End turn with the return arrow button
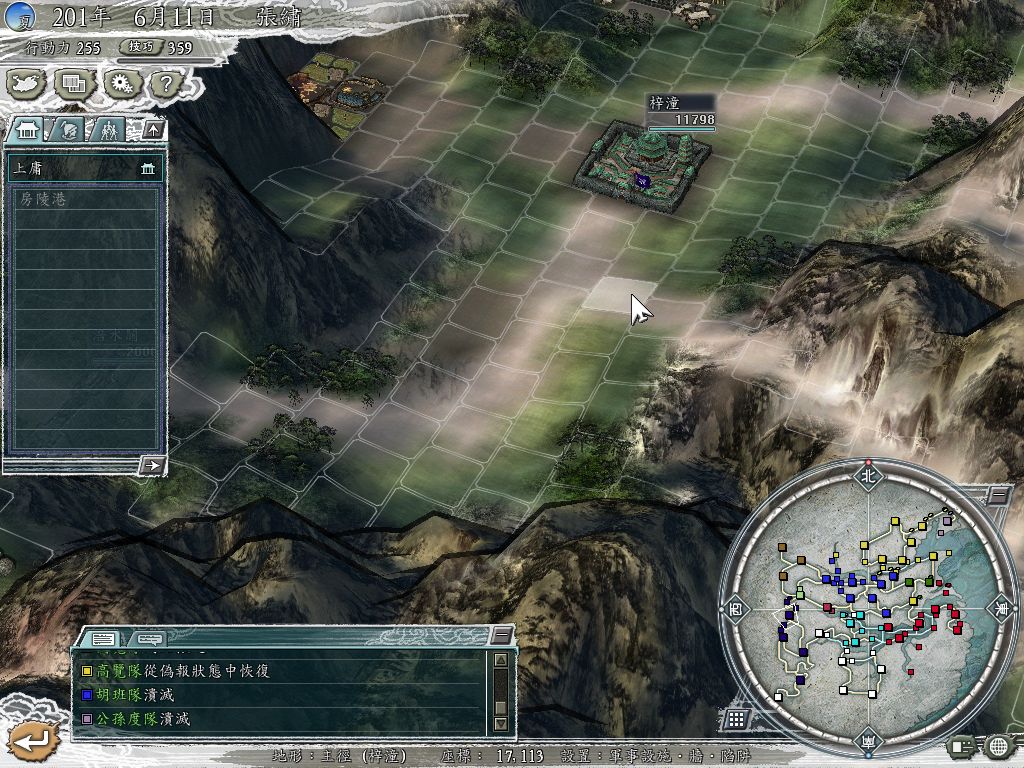 [32, 740]
